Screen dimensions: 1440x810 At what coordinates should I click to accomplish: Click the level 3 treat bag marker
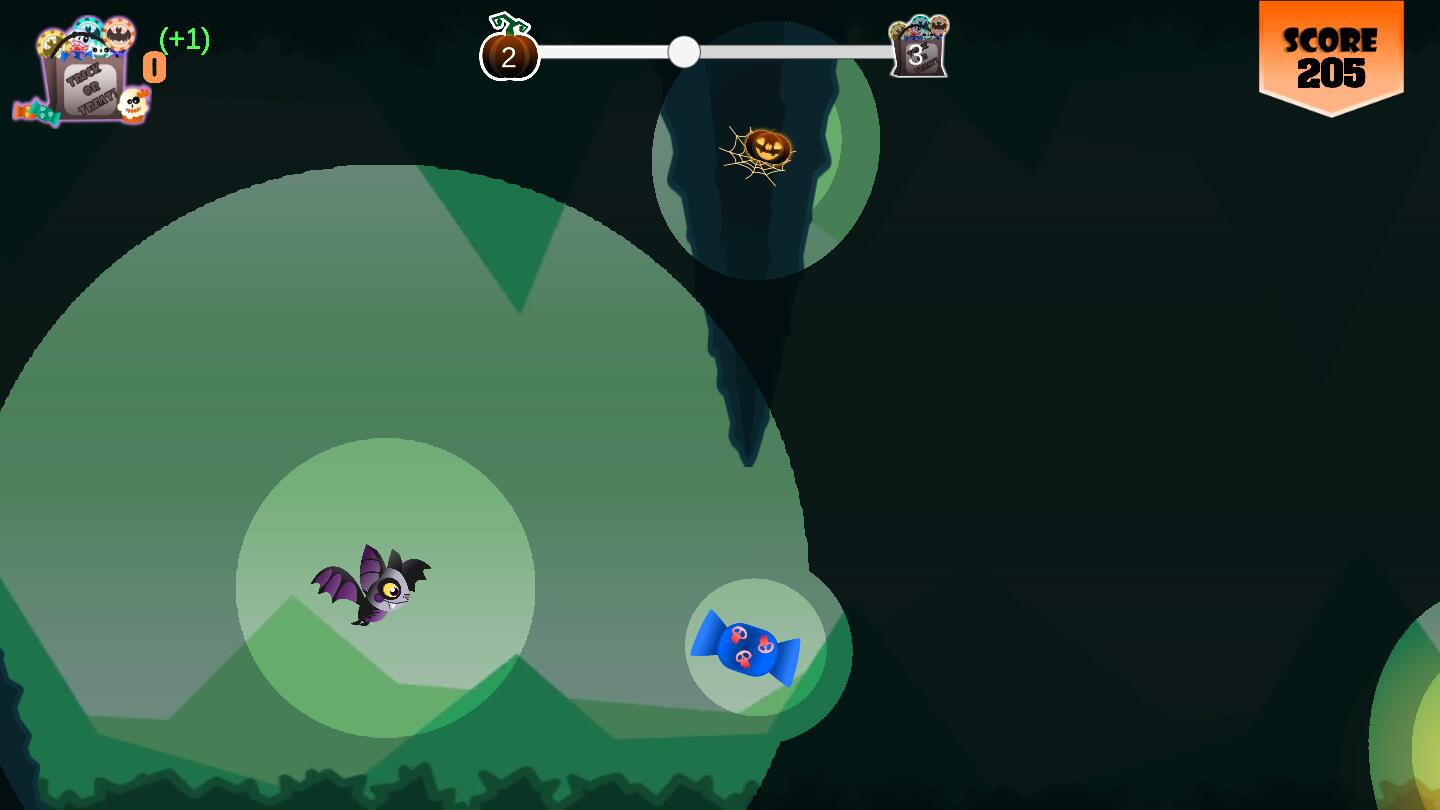(x=918, y=50)
